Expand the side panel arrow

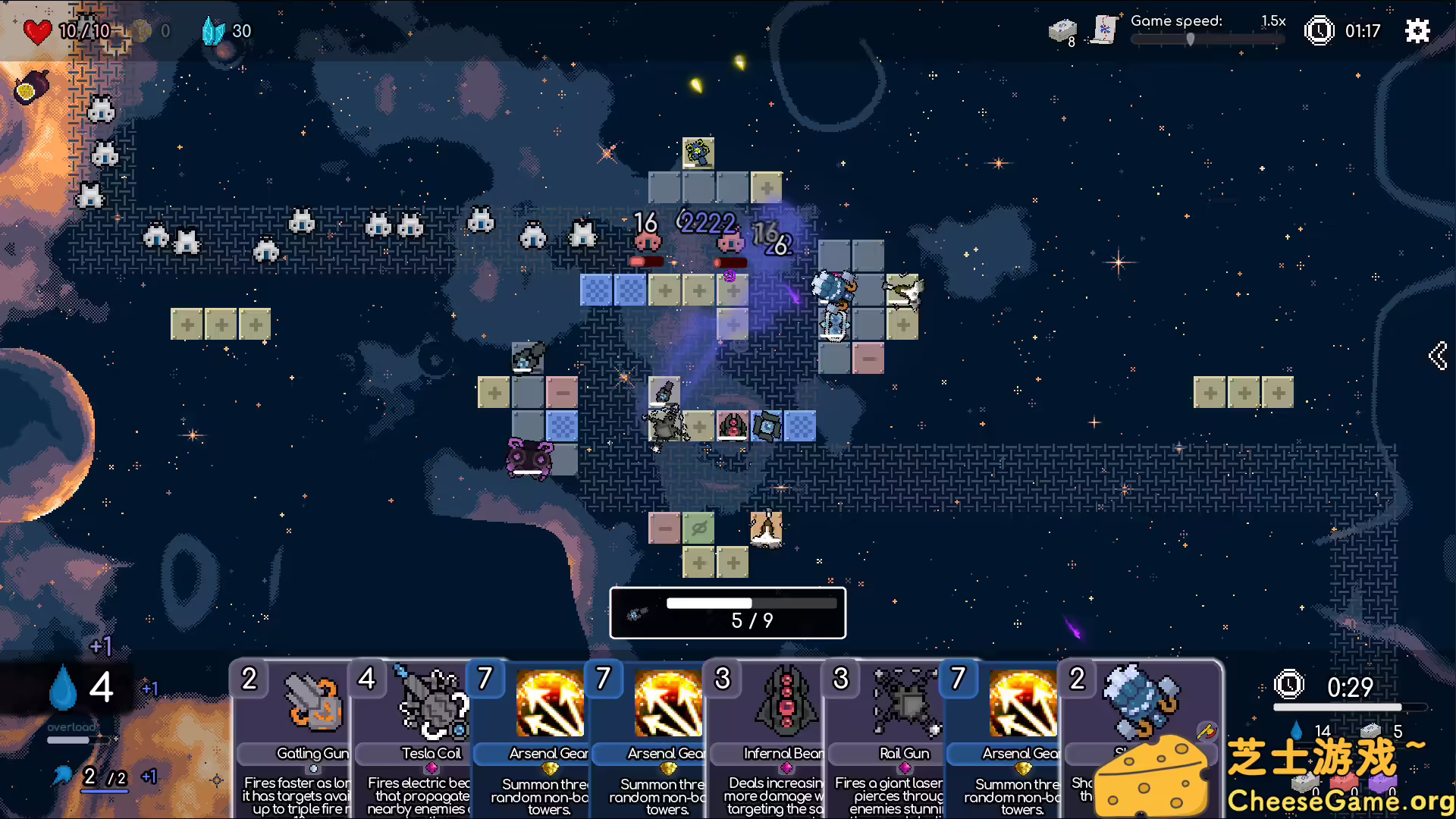(x=1438, y=355)
